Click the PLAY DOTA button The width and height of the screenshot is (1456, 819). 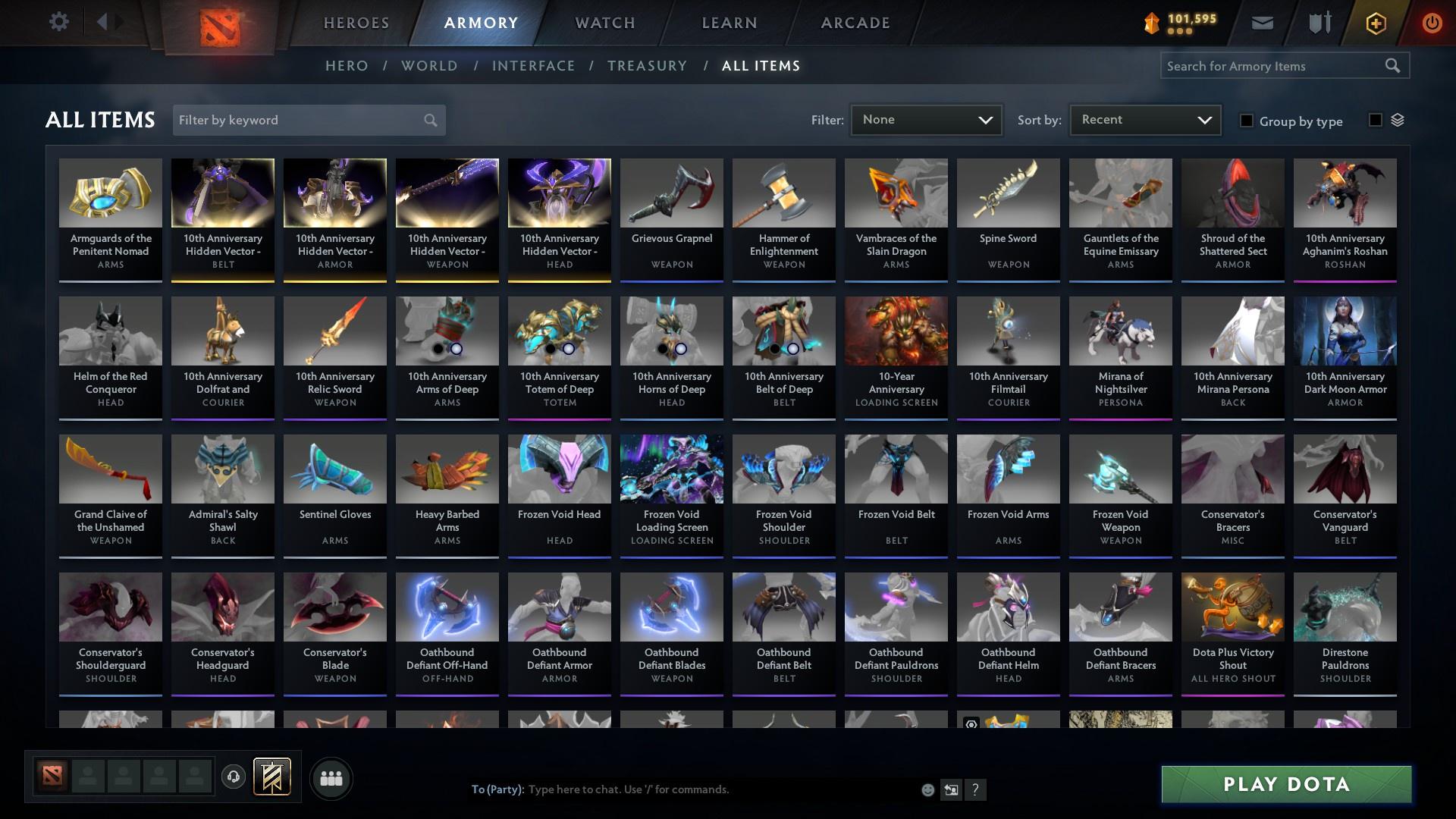pos(1285,785)
